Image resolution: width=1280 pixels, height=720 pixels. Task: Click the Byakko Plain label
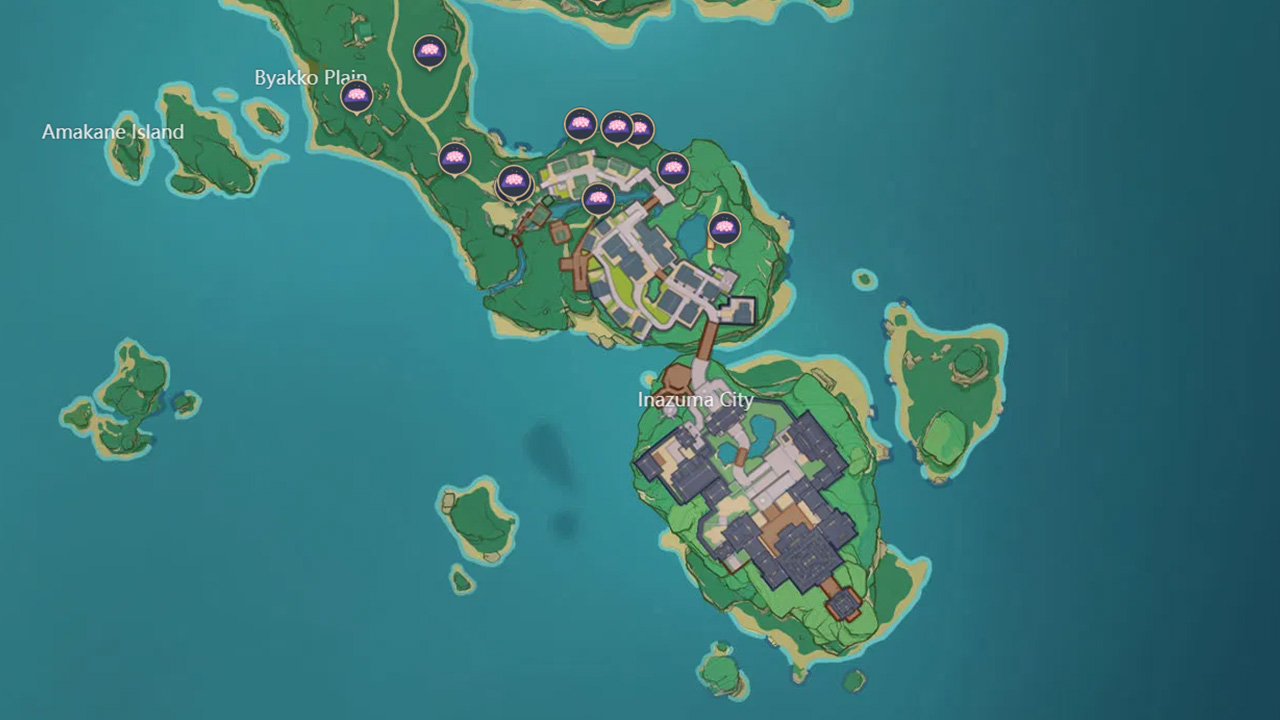pyautogui.click(x=312, y=77)
